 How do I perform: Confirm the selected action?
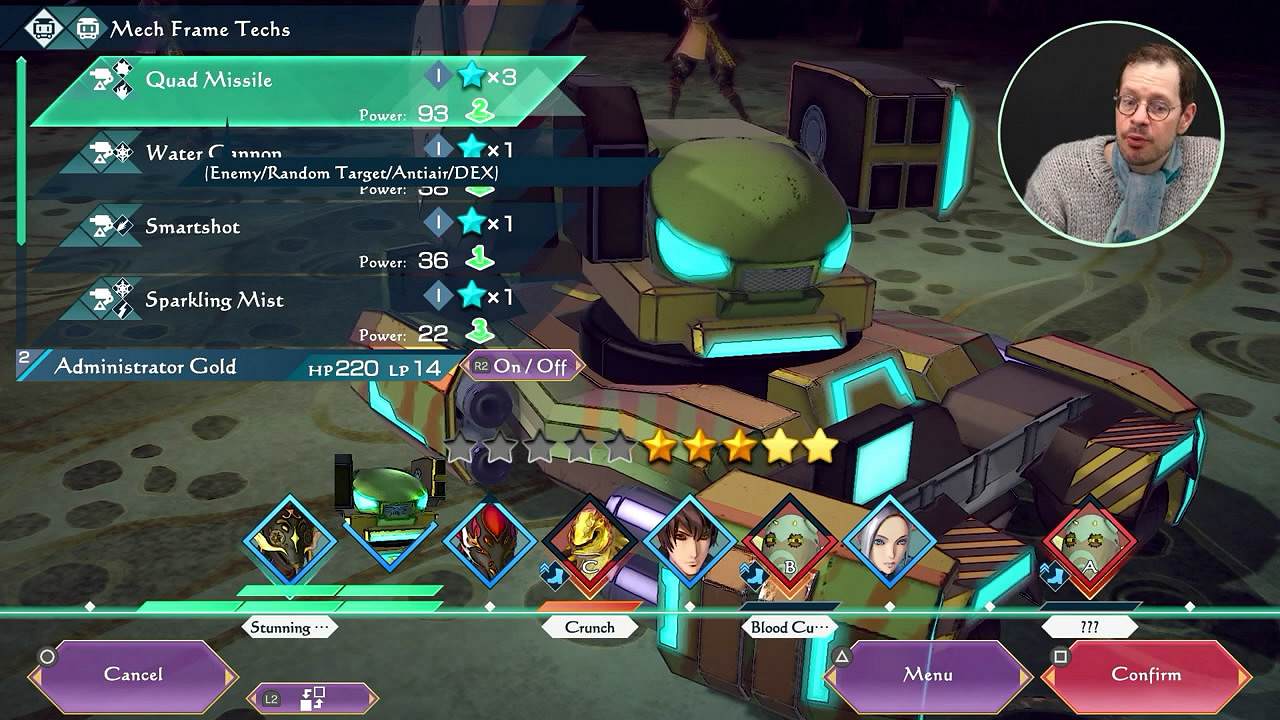point(1145,675)
